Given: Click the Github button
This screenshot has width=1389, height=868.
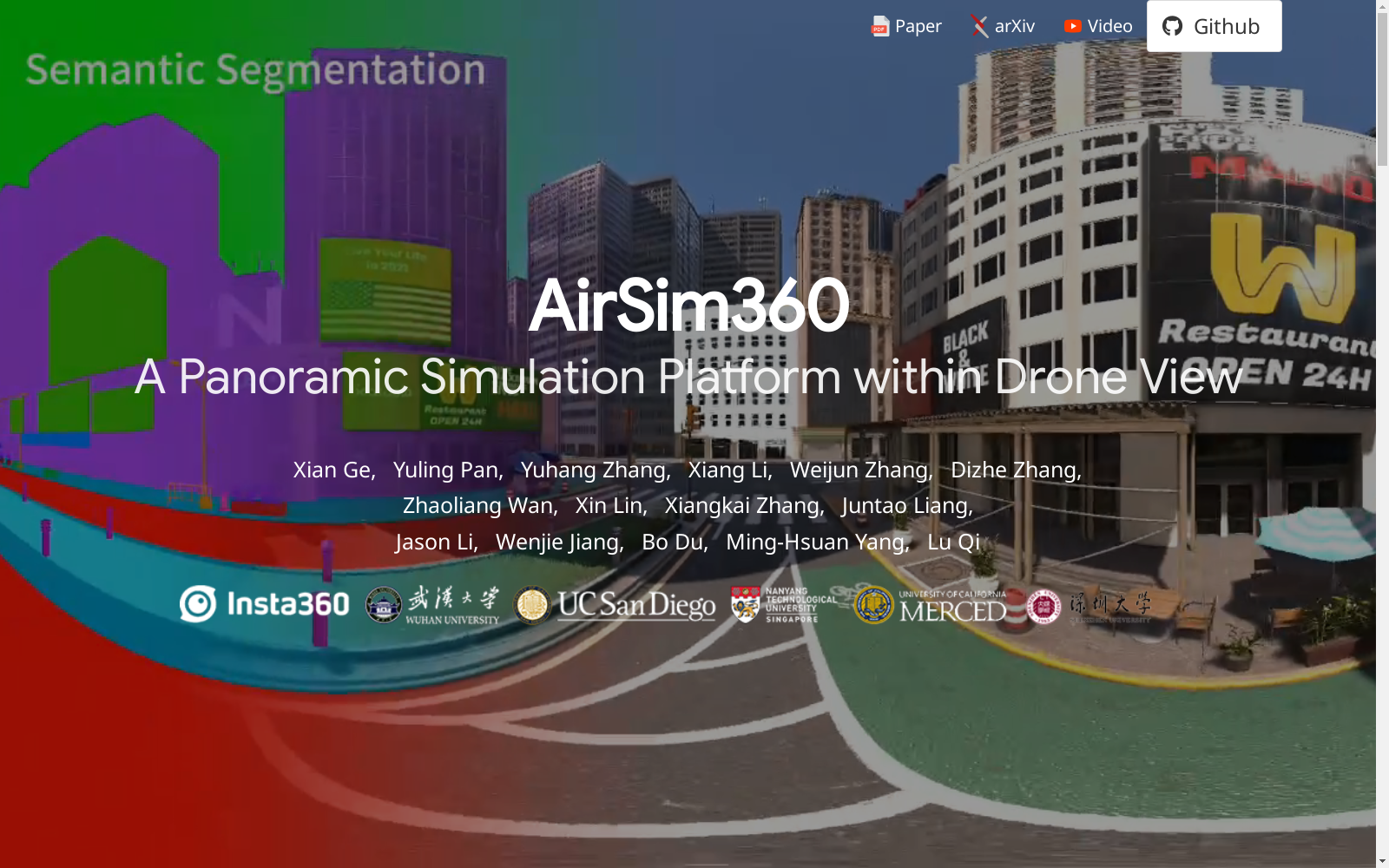Looking at the screenshot, I should (1214, 25).
